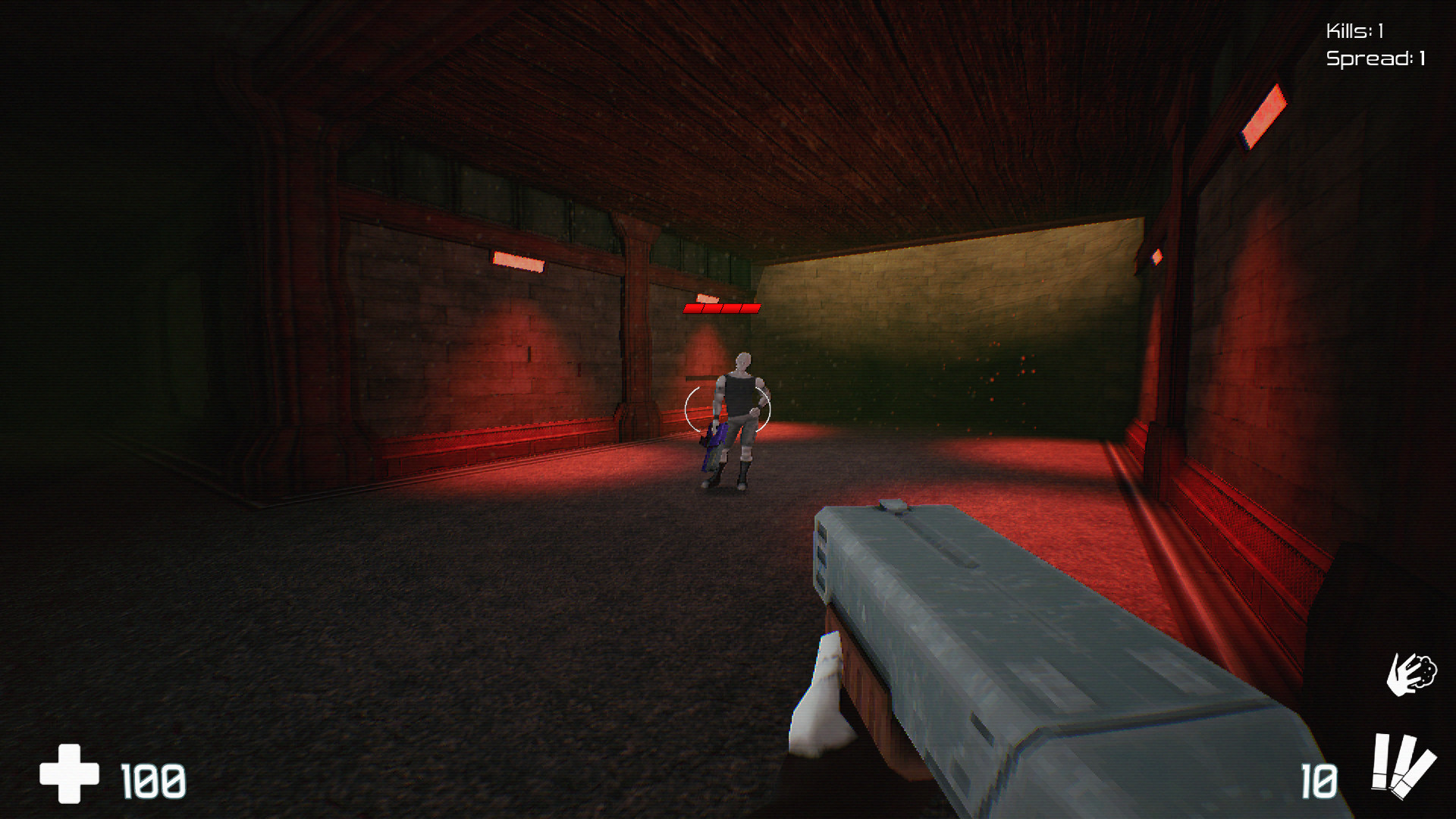Click the rightmost enemy health bar segment

pyautogui.click(x=750, y=308)
